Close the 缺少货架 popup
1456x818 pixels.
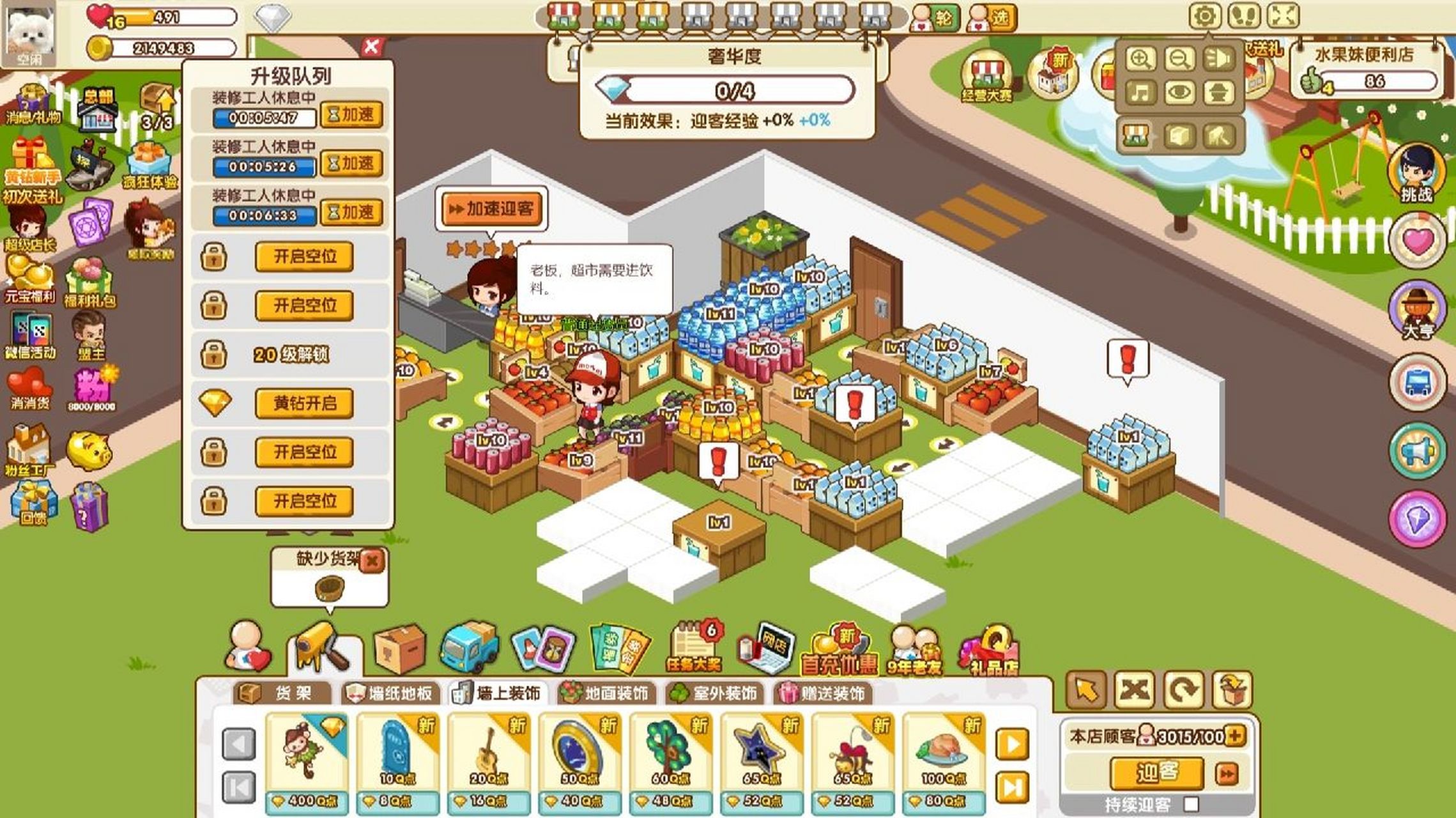point(372,561)
